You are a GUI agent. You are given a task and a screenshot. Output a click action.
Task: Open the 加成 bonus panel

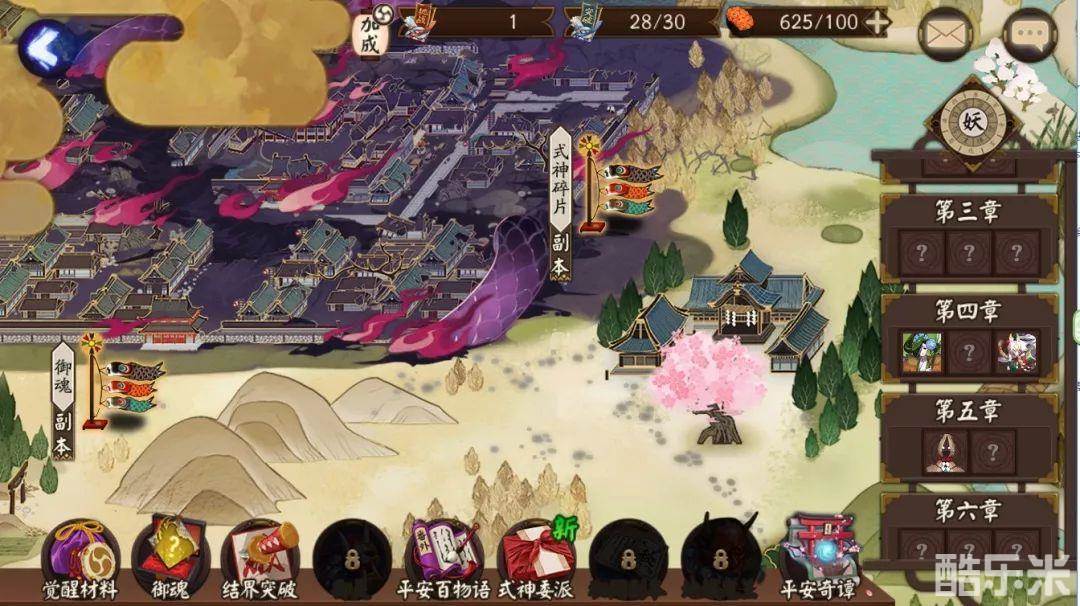tap(372, 31)
